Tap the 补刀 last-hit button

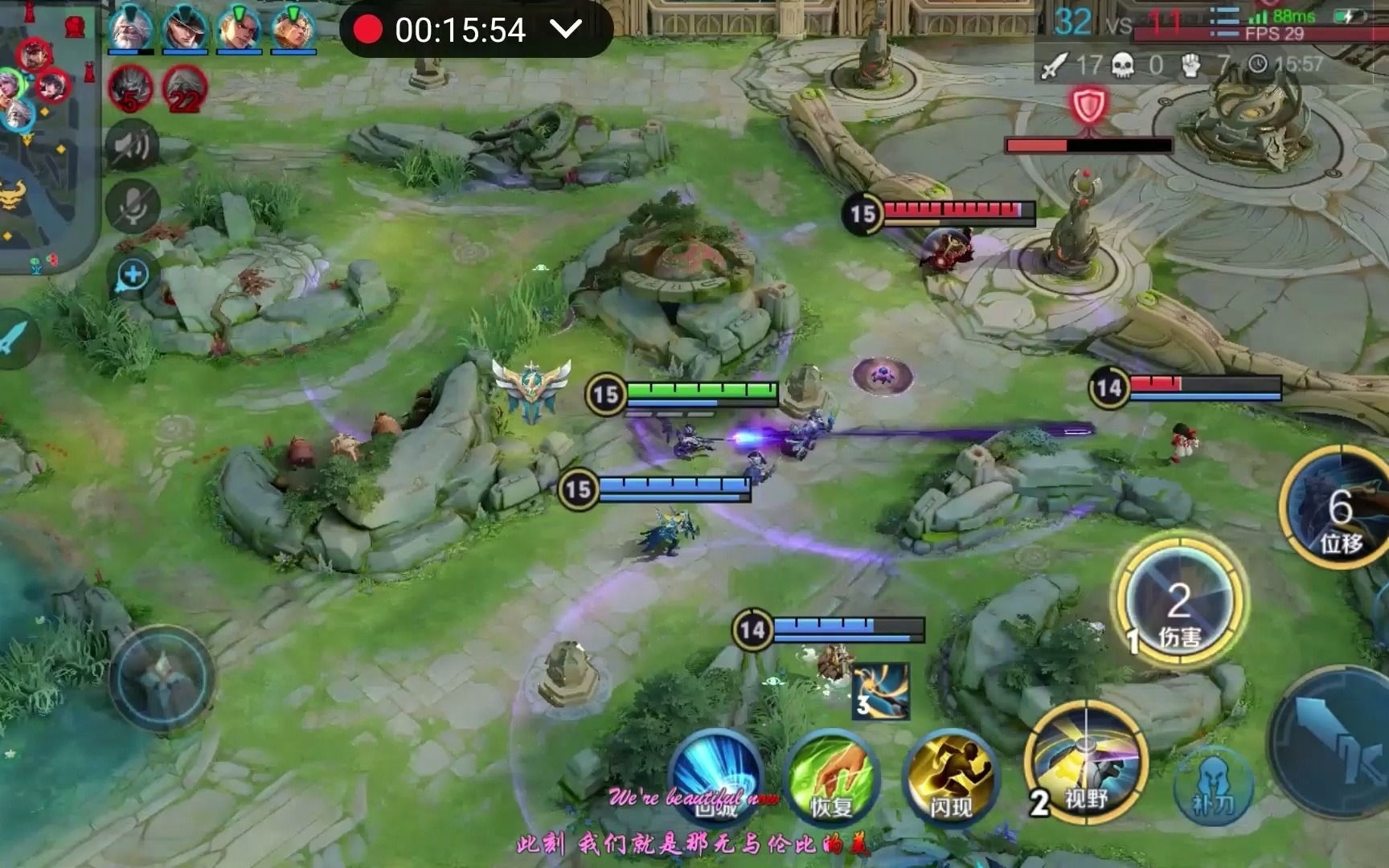click(1214, 786)
